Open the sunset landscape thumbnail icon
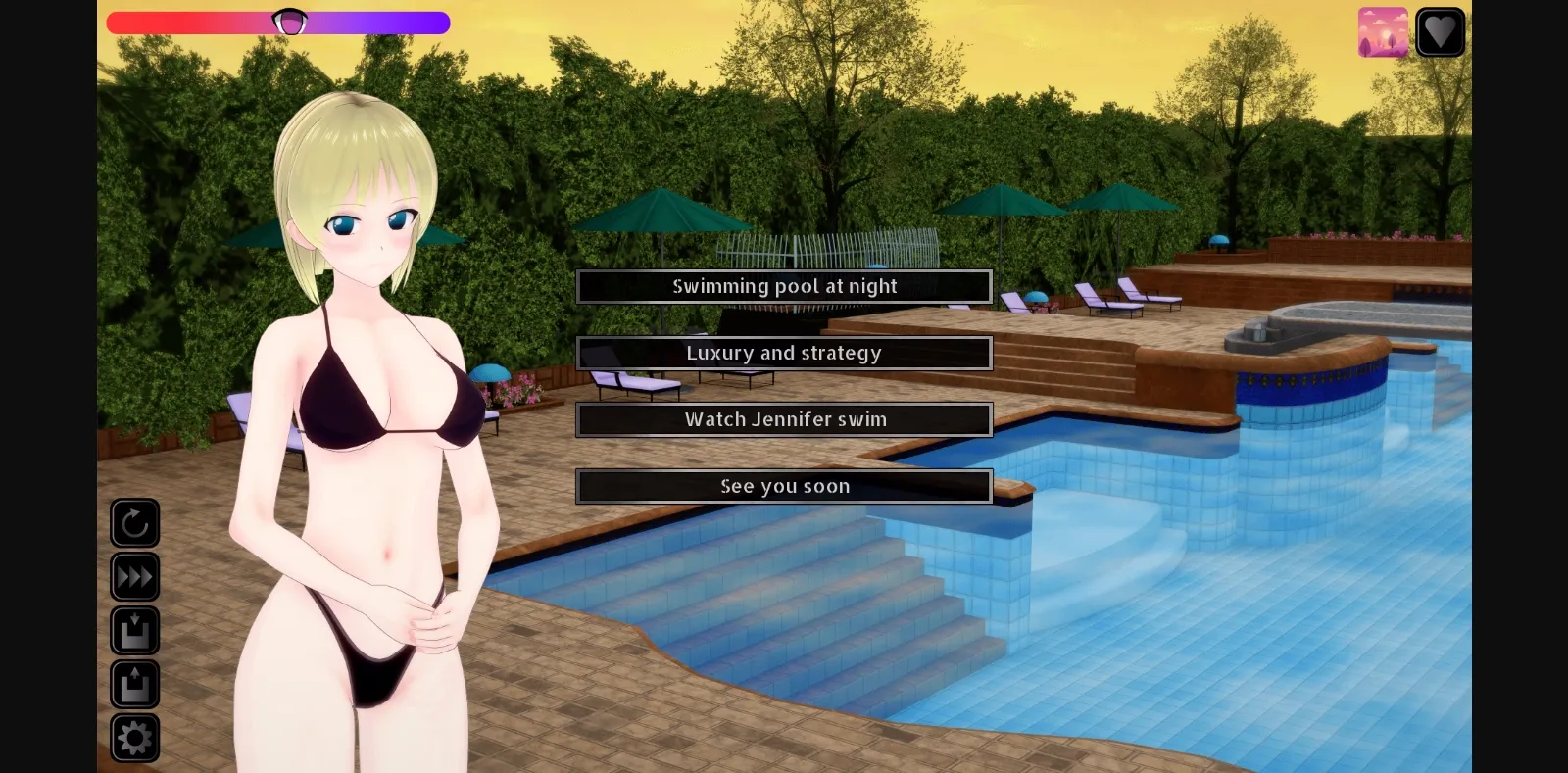This screenshot has height=773, width=1568. pyautogui.click(x=1384, y=31)
